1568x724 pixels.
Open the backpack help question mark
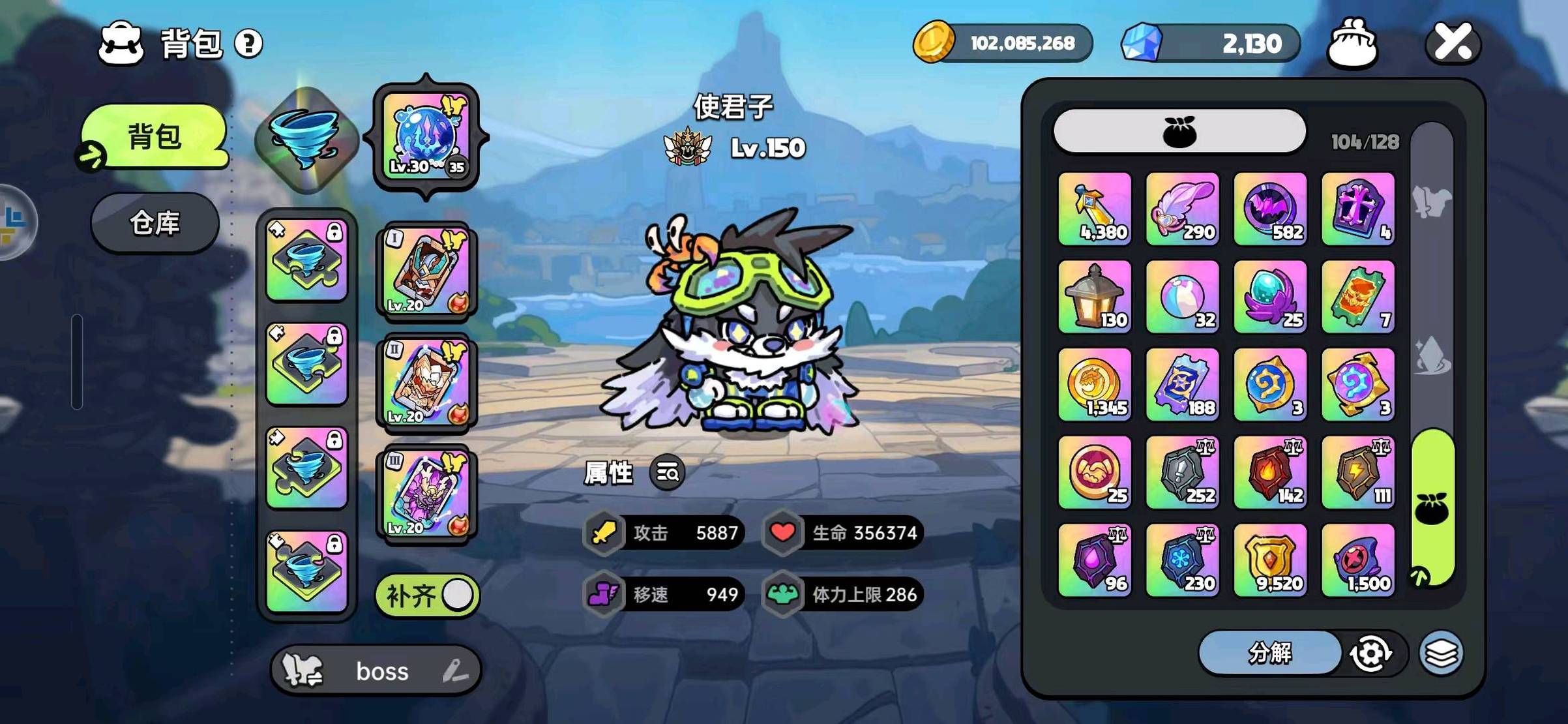pyautogui.click(x=248, y=44)
